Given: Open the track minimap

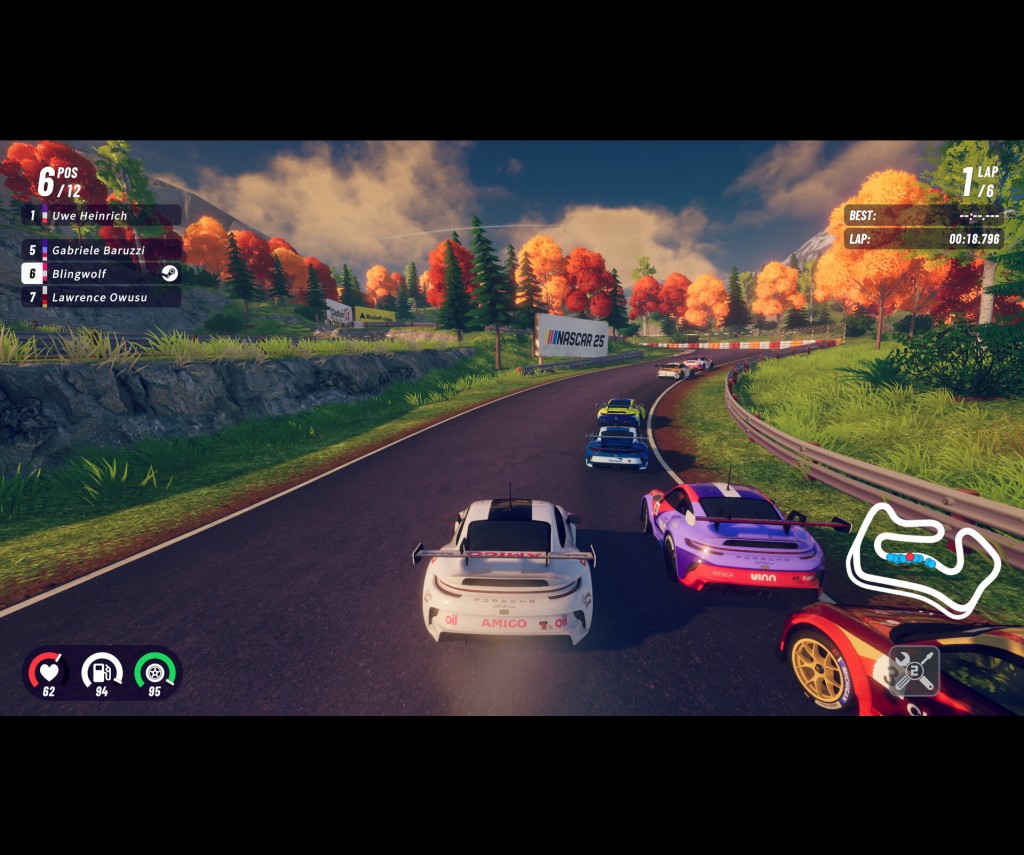Looking at the screenshot, I should (922, 558).
